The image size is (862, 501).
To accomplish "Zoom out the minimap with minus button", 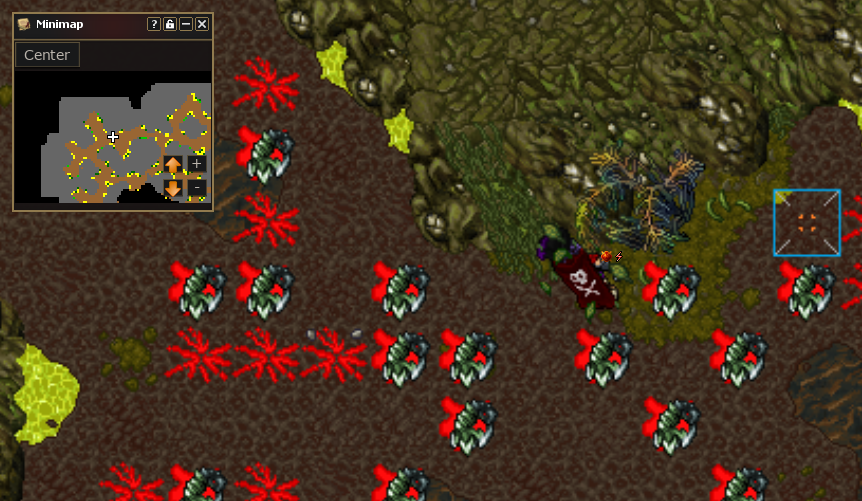I will 196,186.
